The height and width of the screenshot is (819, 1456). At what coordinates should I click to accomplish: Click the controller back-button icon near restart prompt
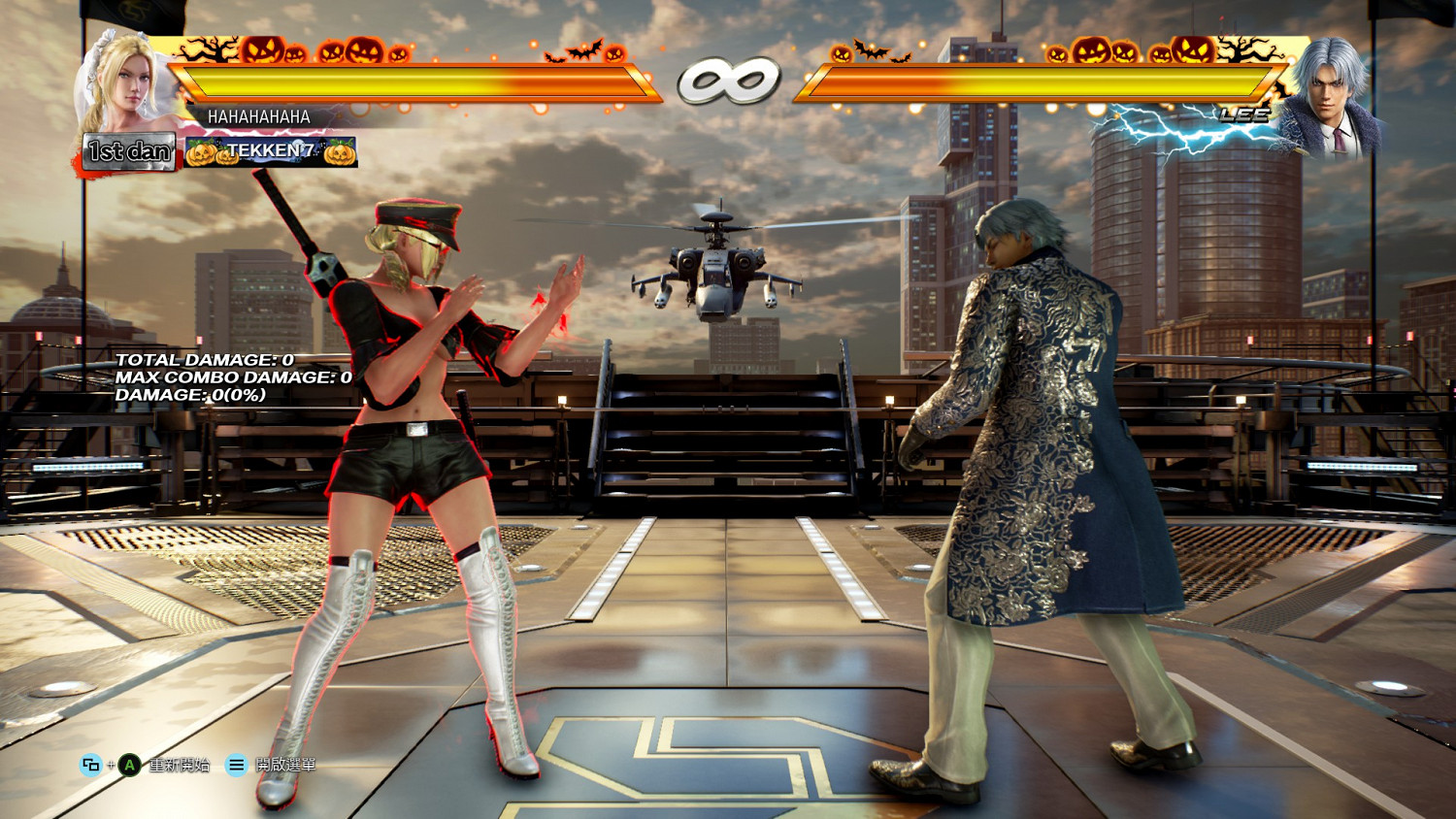[x=90, y=765]
